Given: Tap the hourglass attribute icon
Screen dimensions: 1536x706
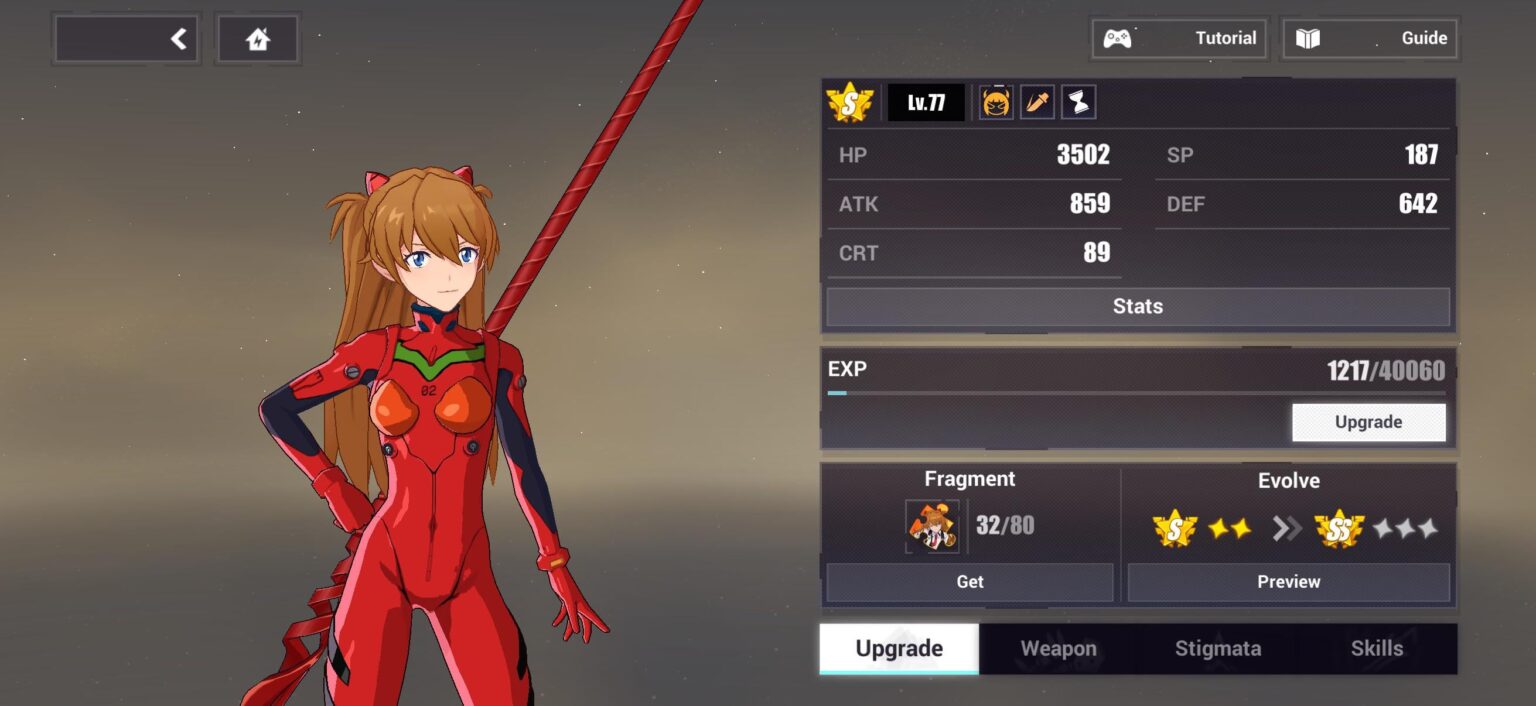Looking at the screenshot, I should tap(1078, 102).
